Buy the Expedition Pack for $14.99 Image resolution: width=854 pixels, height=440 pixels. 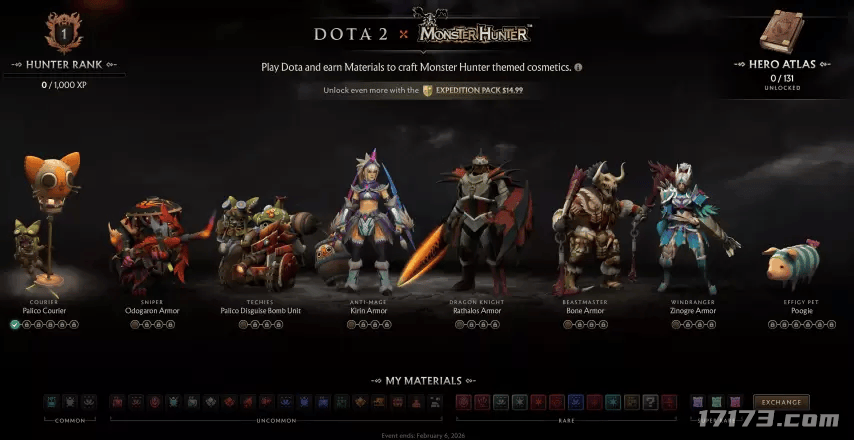[x=473, y=90]
